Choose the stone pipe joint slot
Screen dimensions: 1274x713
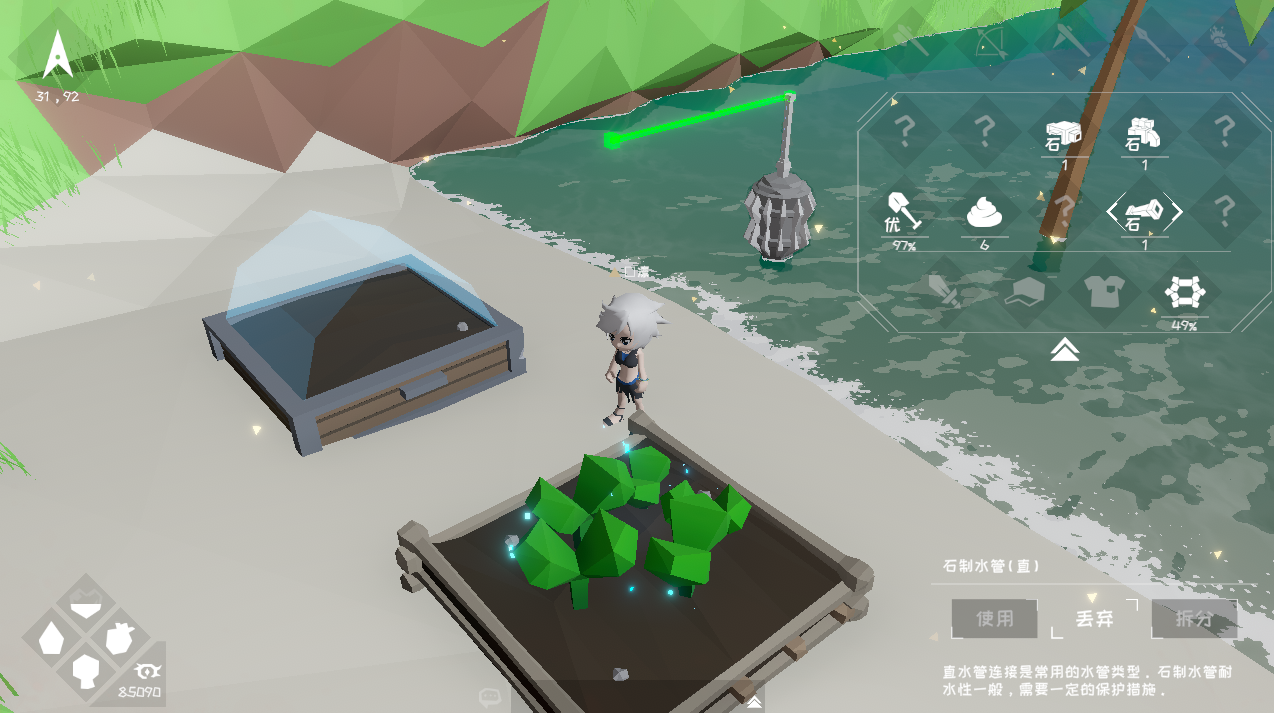click(x=1064, y=132)
